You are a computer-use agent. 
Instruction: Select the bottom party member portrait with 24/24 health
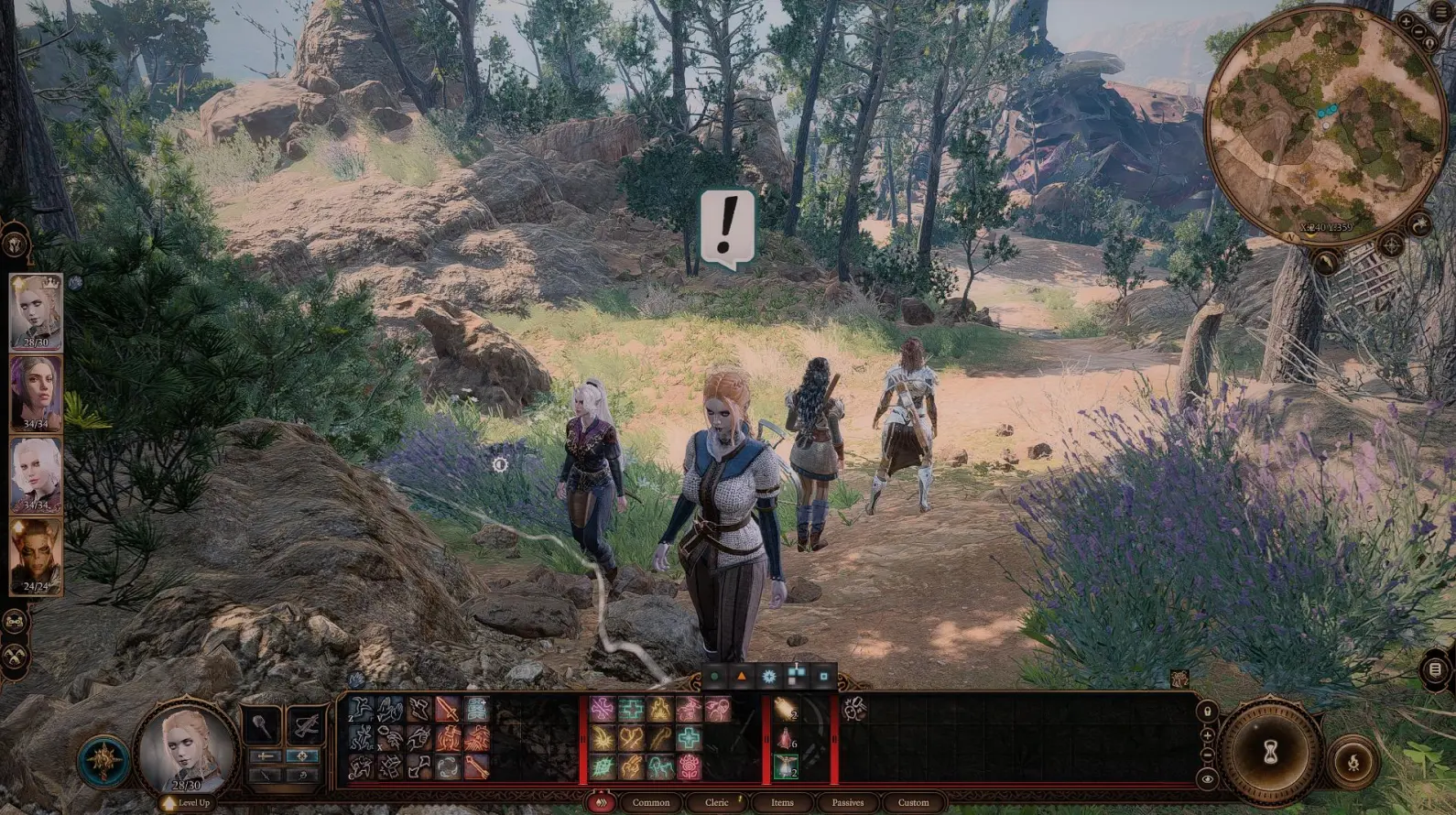(x=36, y=555)
